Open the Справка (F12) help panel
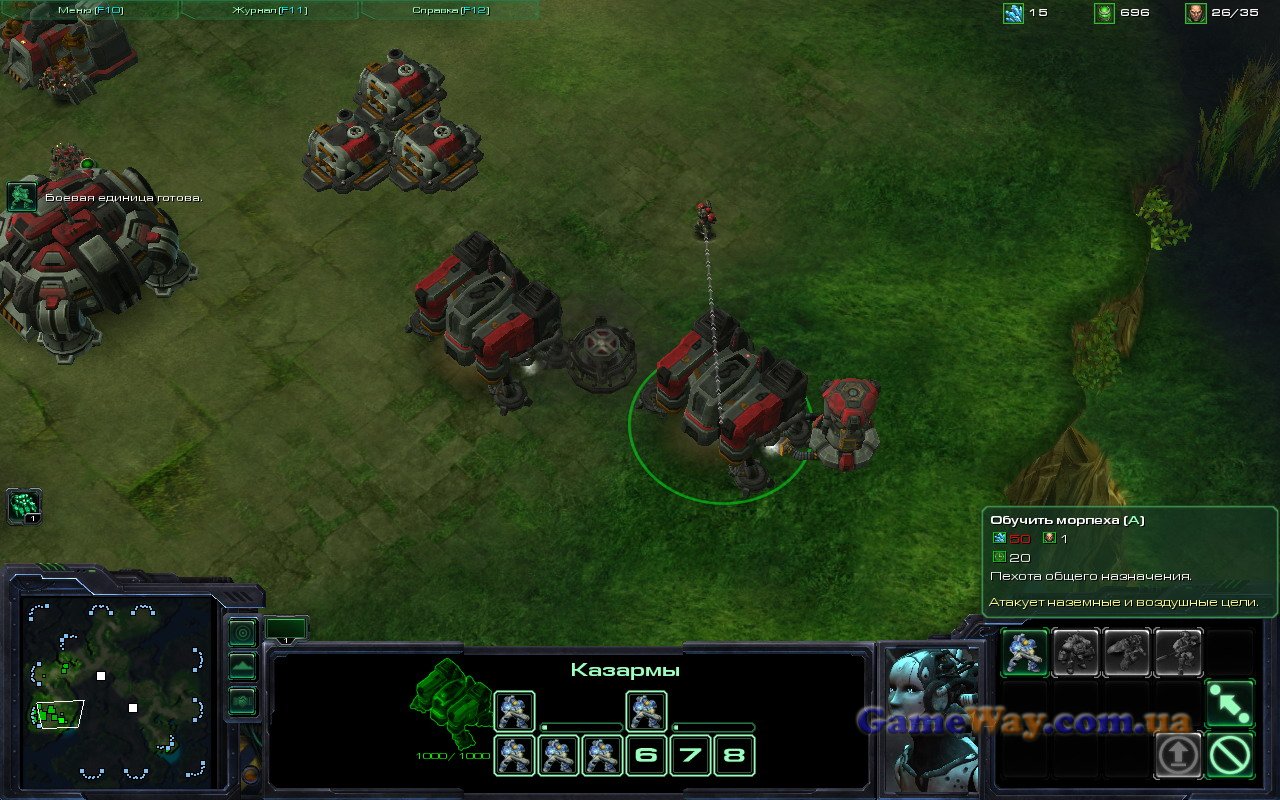The width and height of the screenshot is (1280, 800). click(449, 10)
